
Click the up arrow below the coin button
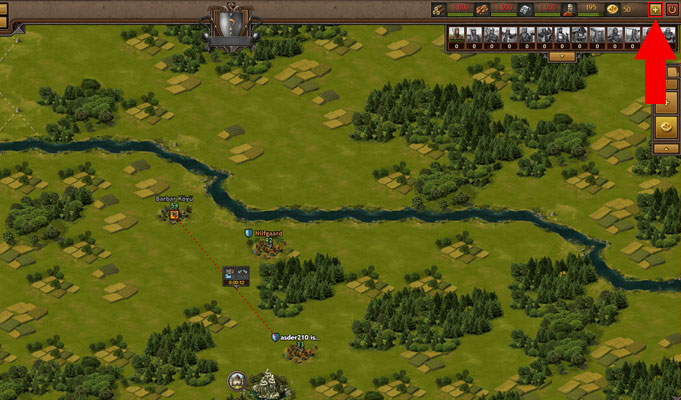666,148
